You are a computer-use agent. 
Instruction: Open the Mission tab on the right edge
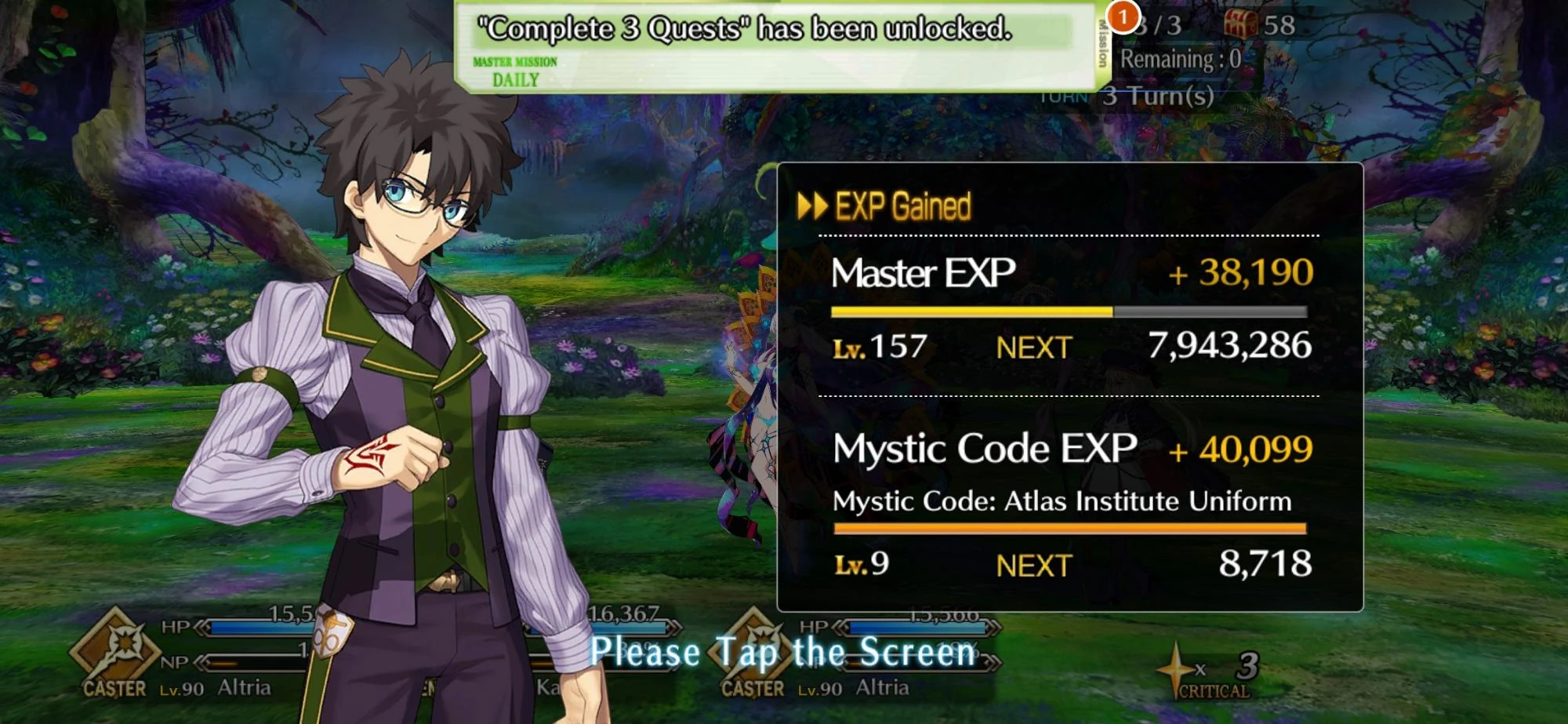coord(1102,43)
